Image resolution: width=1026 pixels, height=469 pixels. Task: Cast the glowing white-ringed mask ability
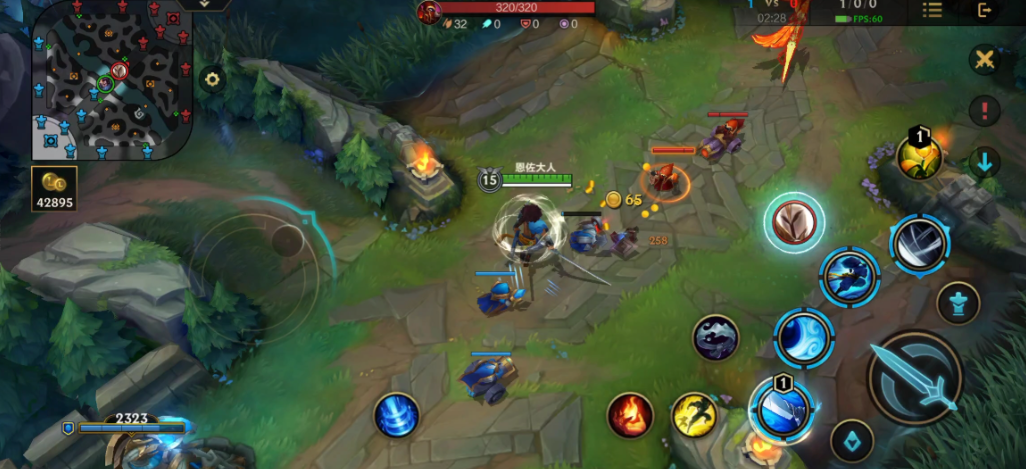click(x=795, y=222)
